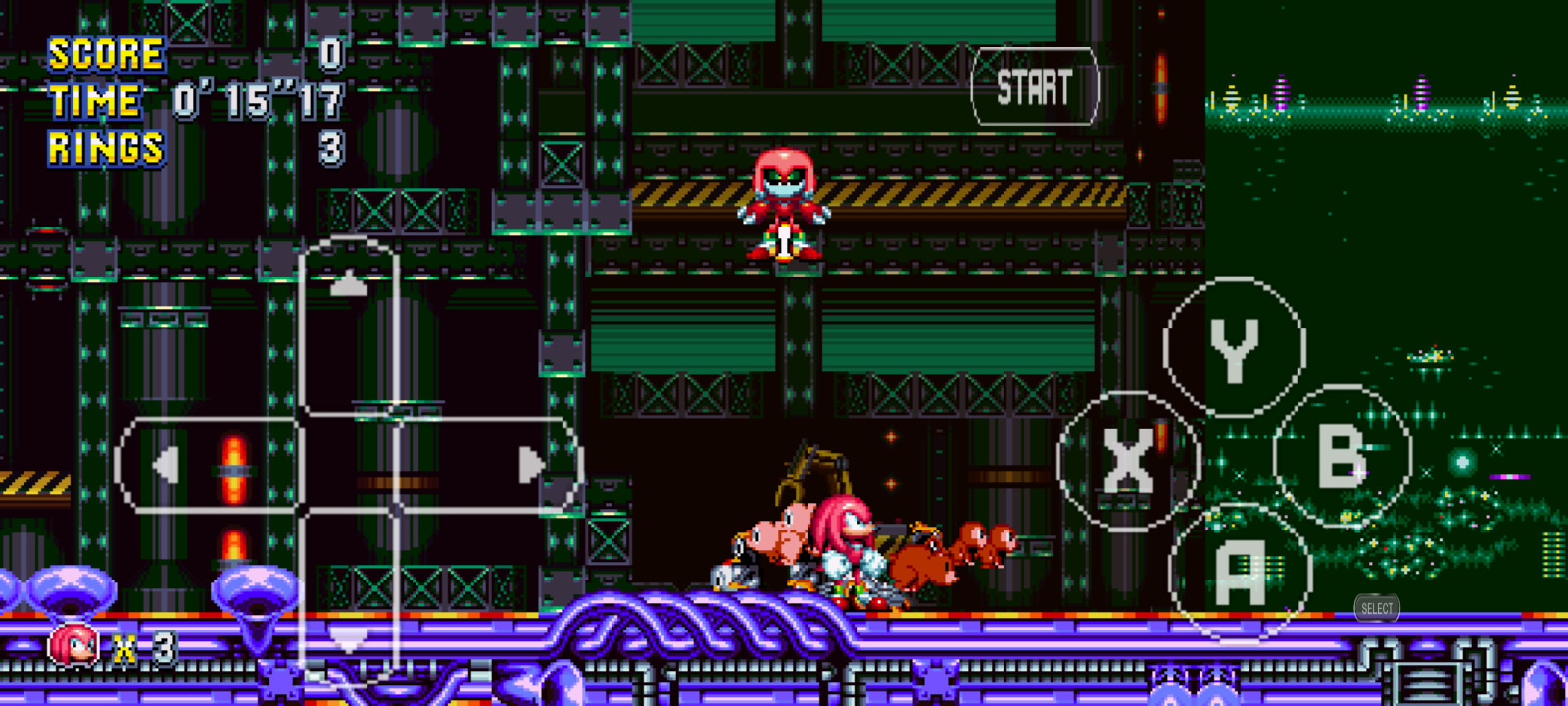Tap Metal Knuckles standing on the platform
This screenshot has width=1568, height=706.
click(x=784, y=206)
